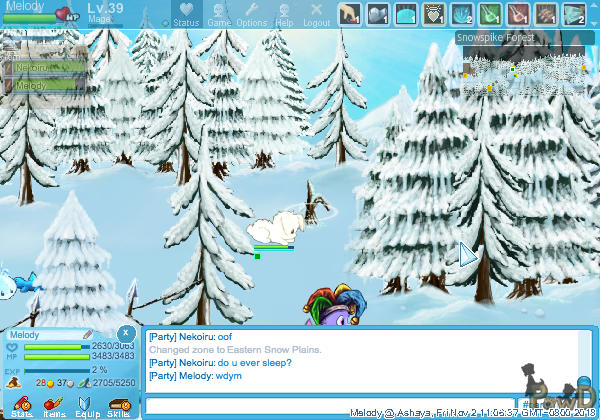The image size is (600, 420).
Task: Open the Equip panel
Action: click(x=86, y=406)
